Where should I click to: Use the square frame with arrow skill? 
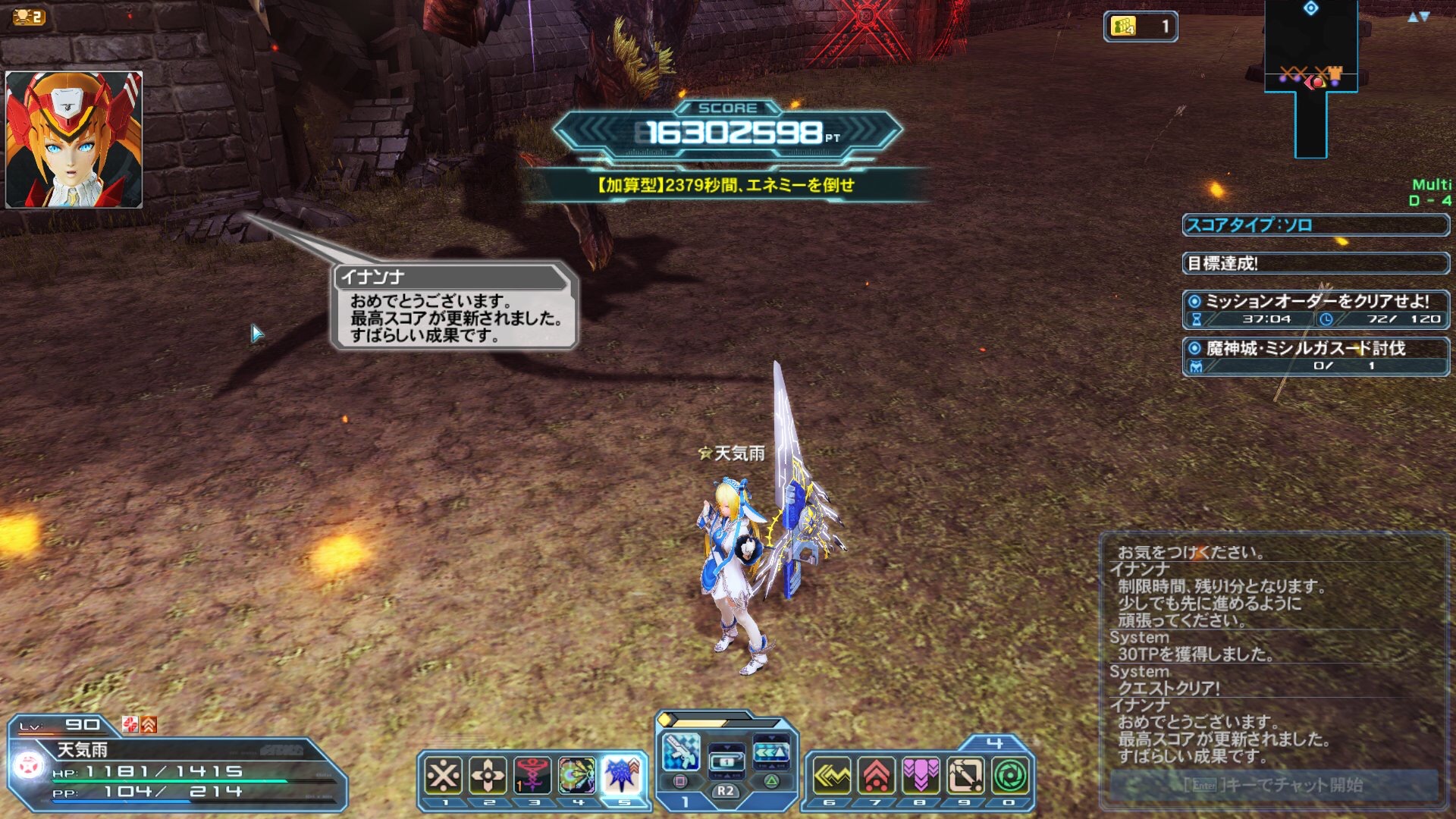tap(965, 776)
